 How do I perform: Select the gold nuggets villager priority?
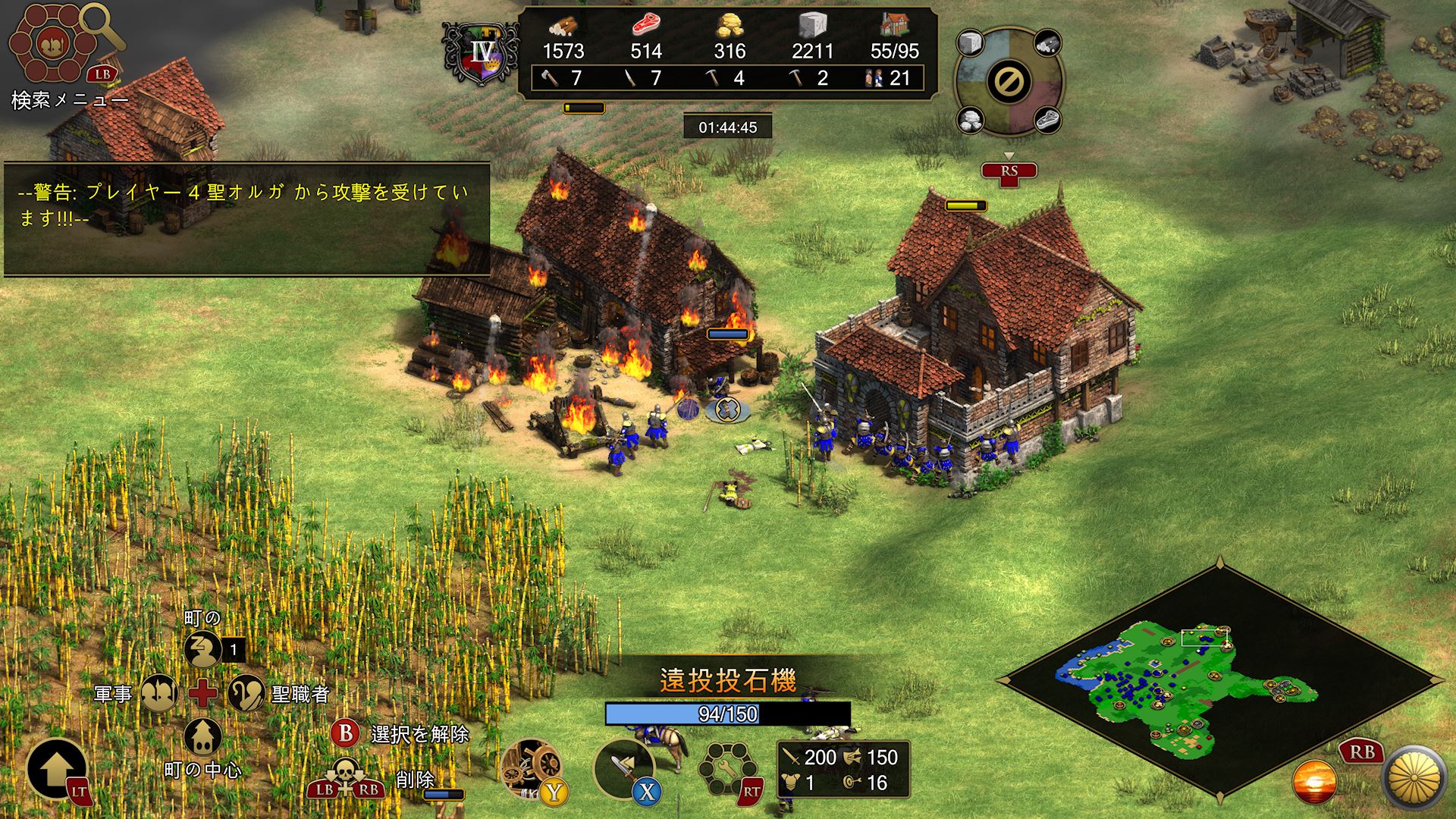pos(971,120)
